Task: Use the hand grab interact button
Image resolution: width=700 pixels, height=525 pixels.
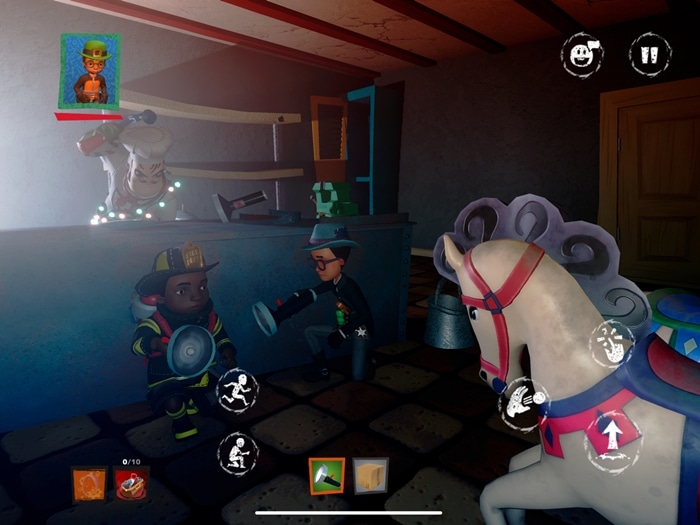Action: coord(611,345)
